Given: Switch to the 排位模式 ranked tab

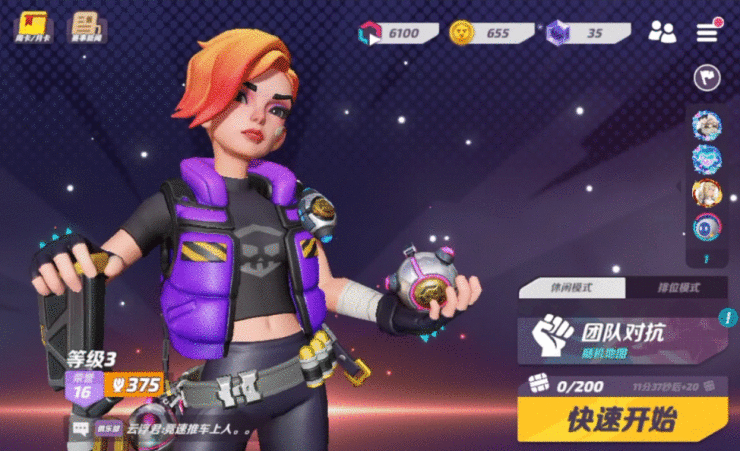Looking at the screenshot, I should pos(676,287).
